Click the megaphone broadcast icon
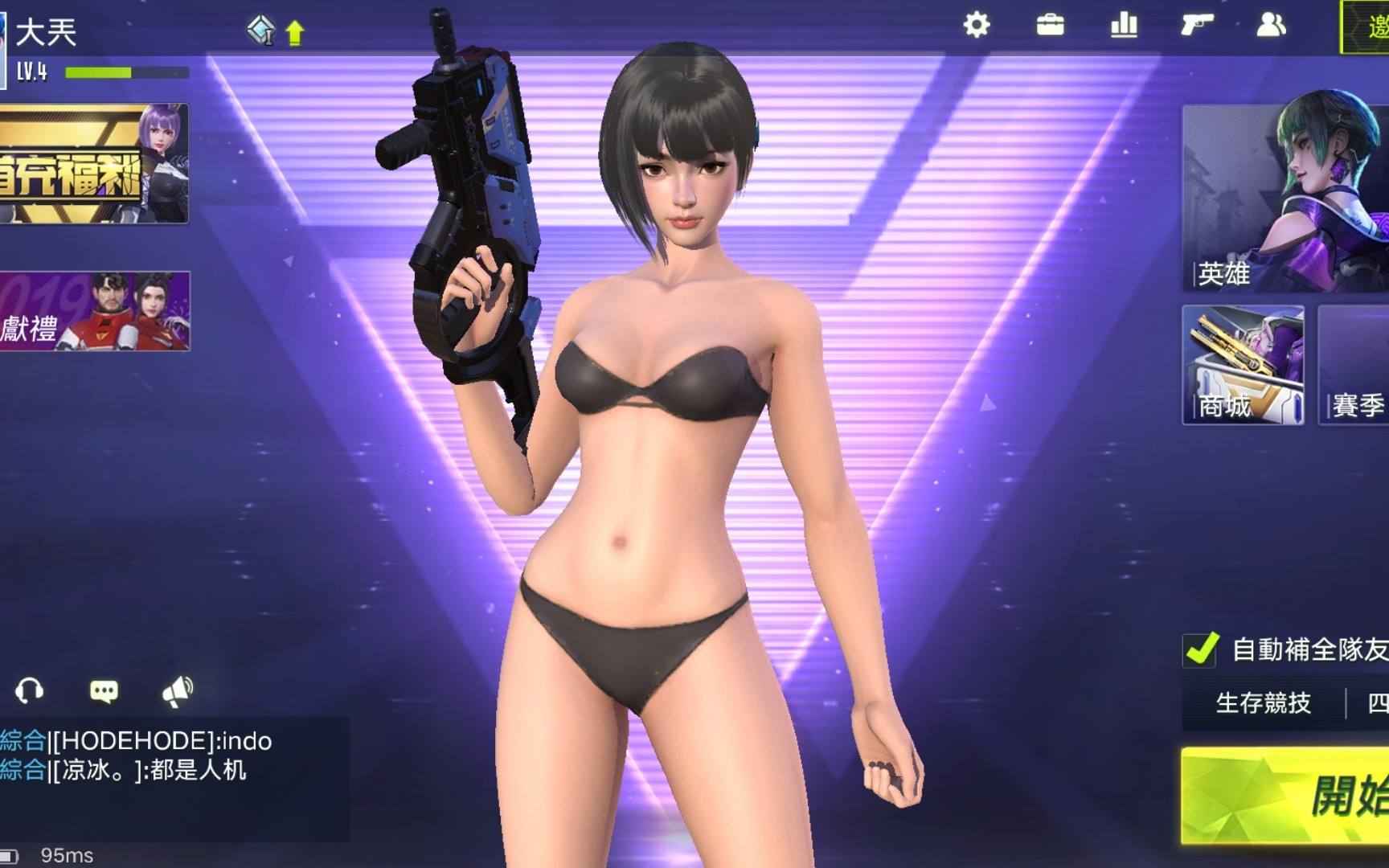Image resolution: width=1389 pixels, height=868 pixels. [178, 690]
